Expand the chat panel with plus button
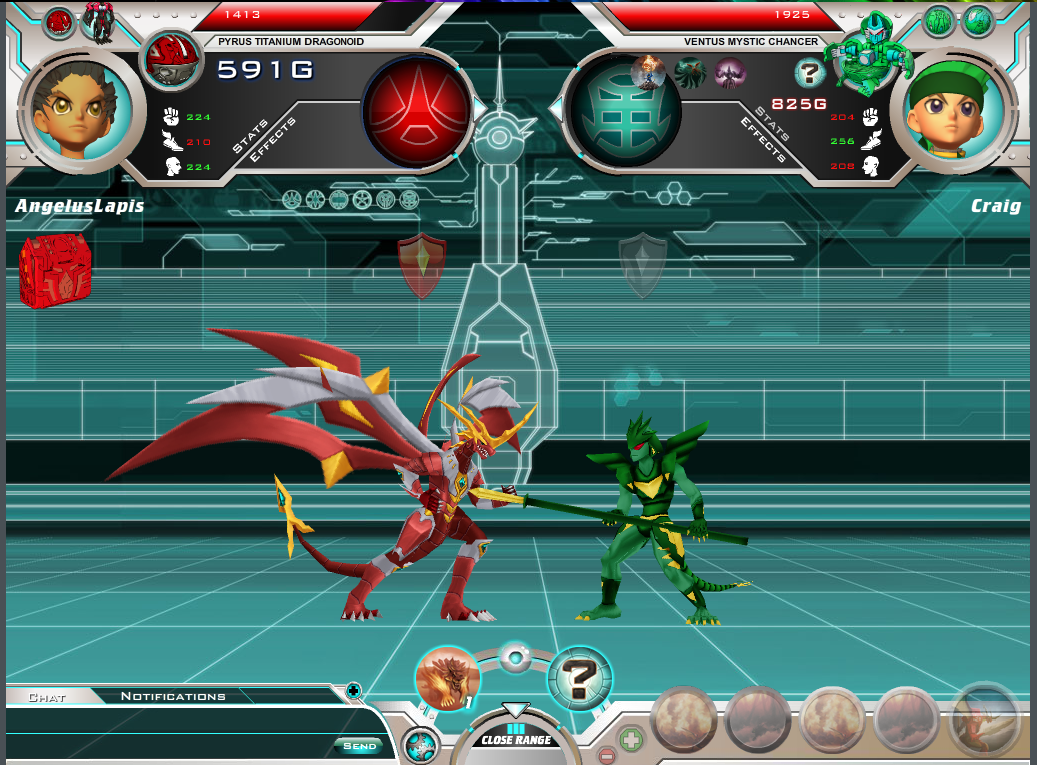This screenshot has height=765, width=1037. pos(353,690)
